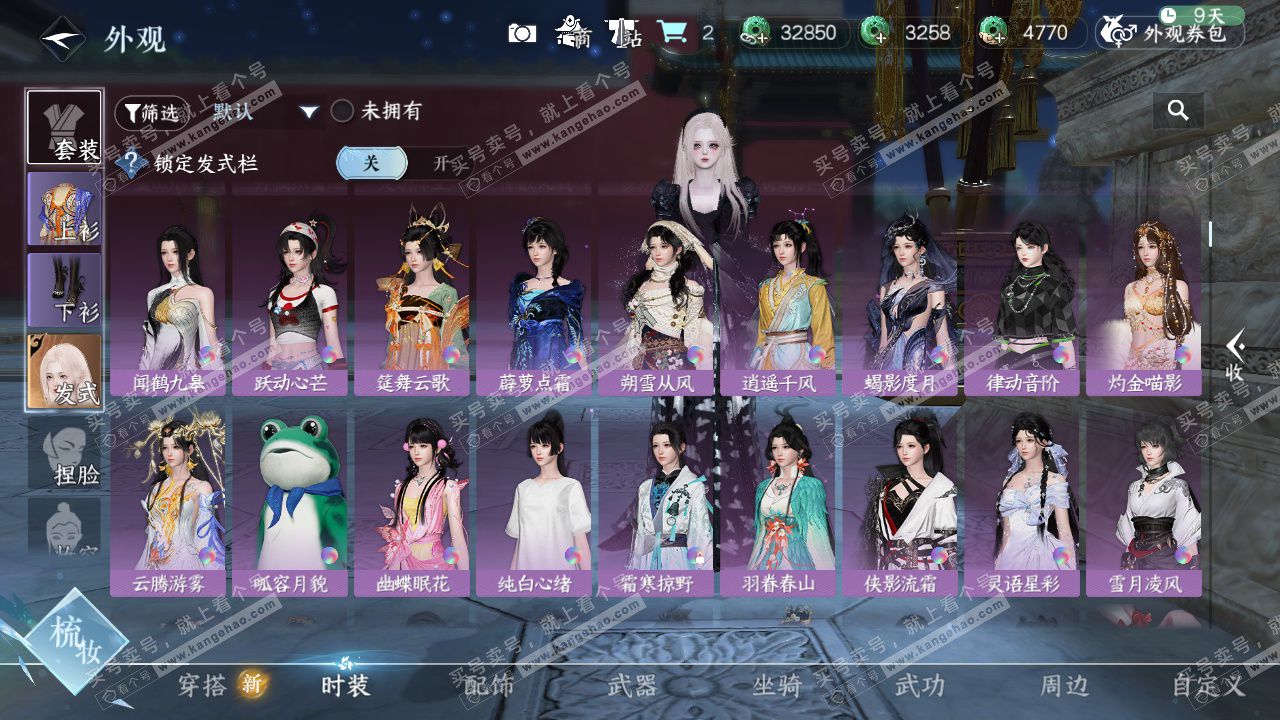Choose the 灼金喵影 outfit

click(x=1144, y=299)
